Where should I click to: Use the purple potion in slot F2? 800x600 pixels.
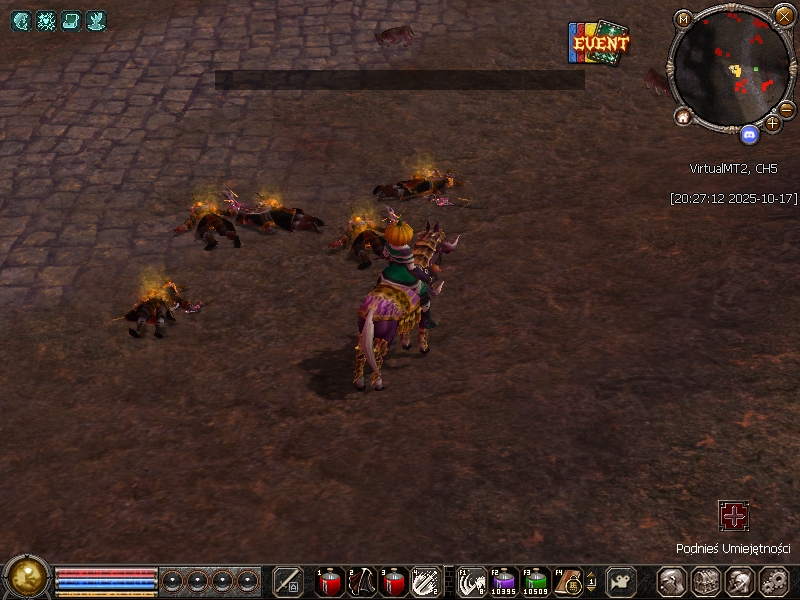(x=504, y=581)
